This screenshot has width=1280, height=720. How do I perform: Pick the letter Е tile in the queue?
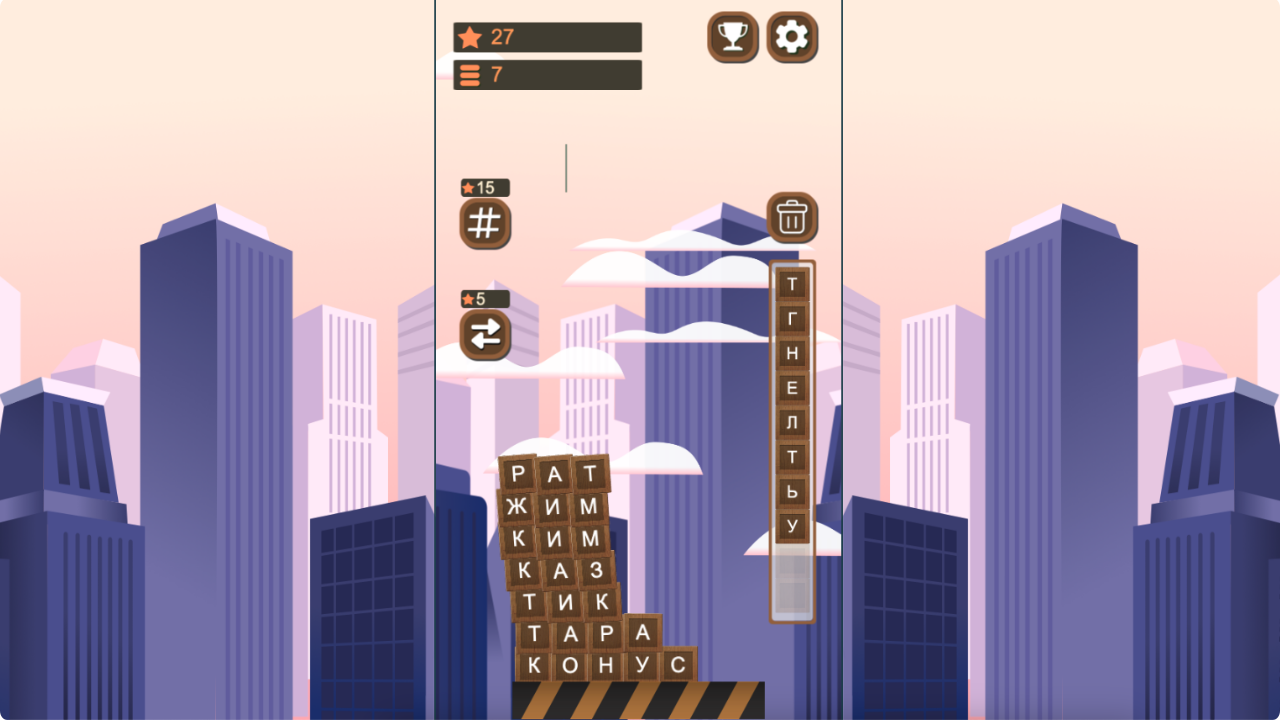coord(792,388)
